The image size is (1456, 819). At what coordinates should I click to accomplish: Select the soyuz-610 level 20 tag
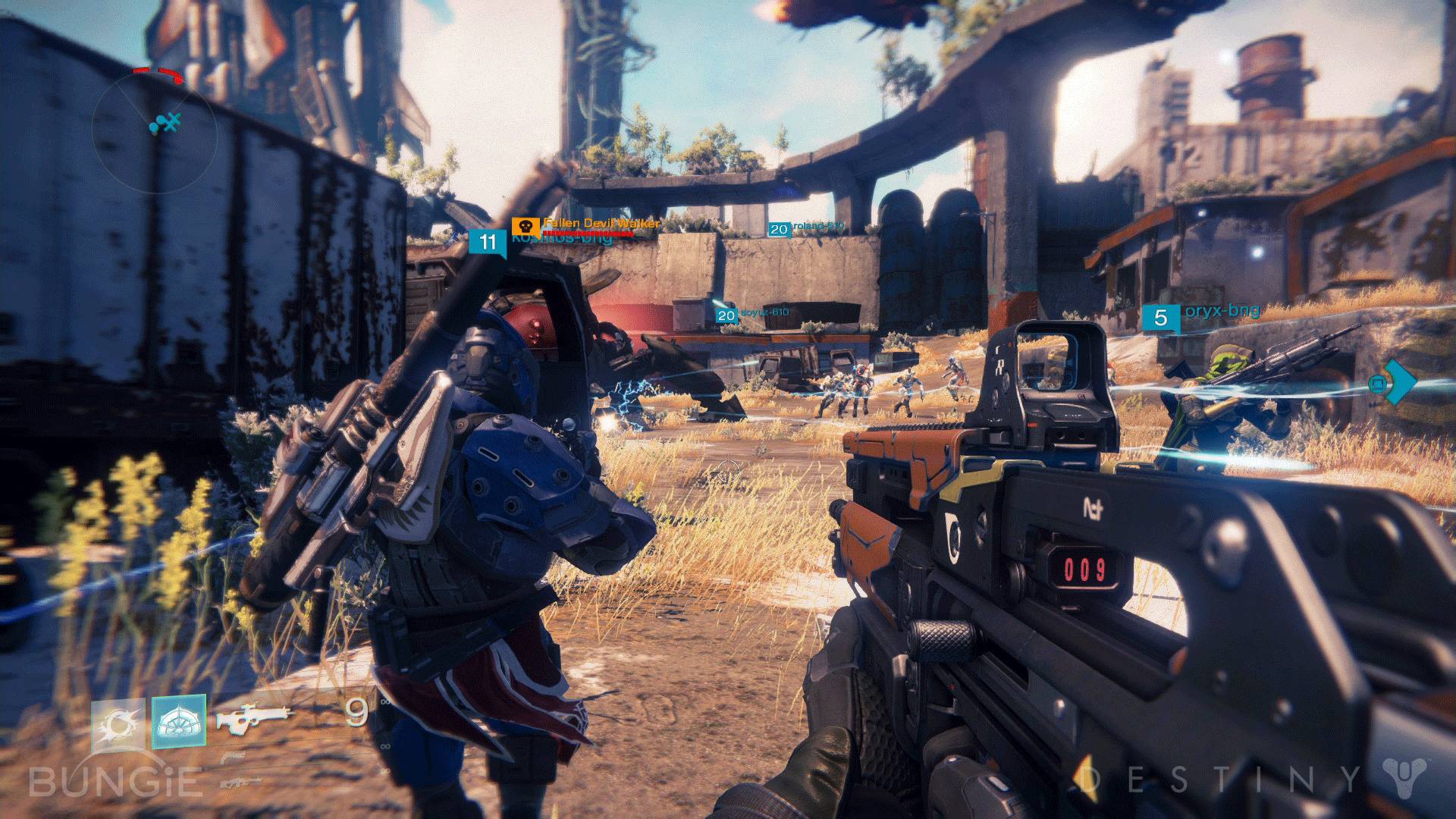726,316
